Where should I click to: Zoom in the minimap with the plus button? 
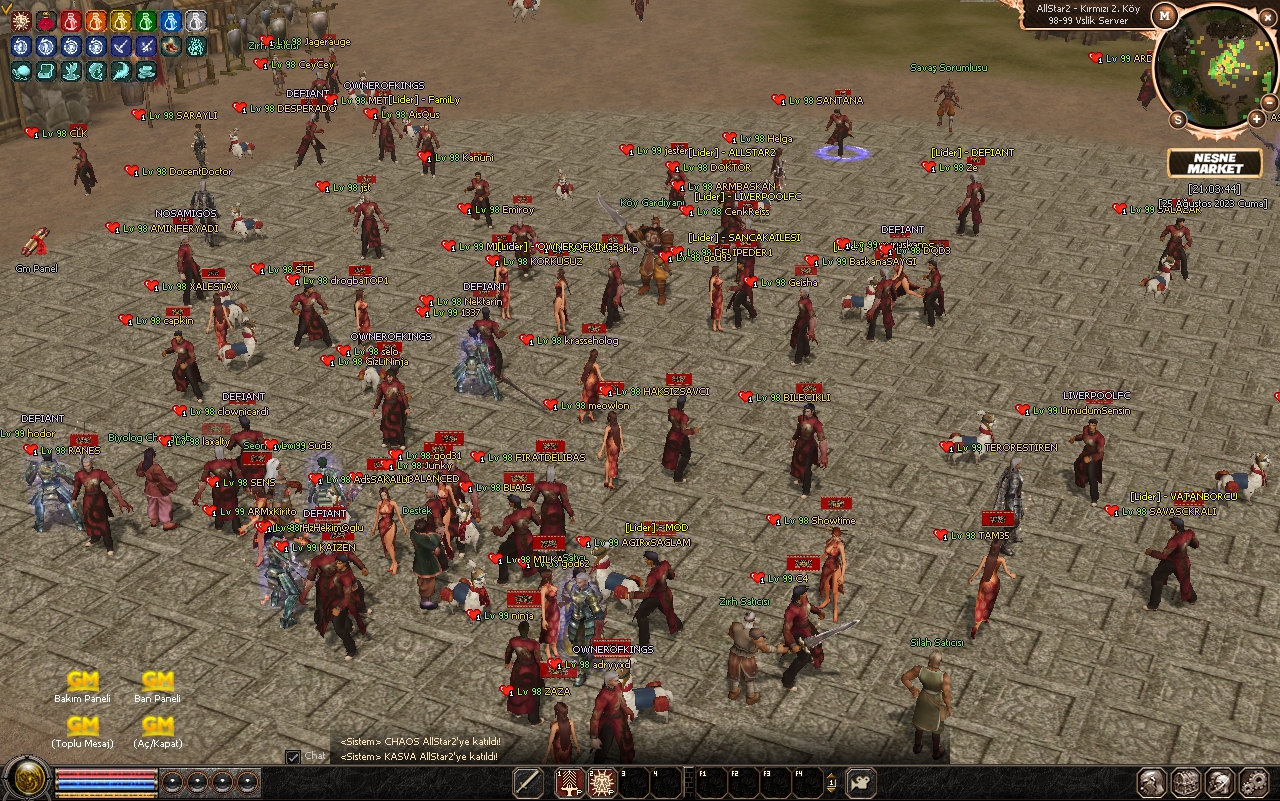coord(1256,119)
